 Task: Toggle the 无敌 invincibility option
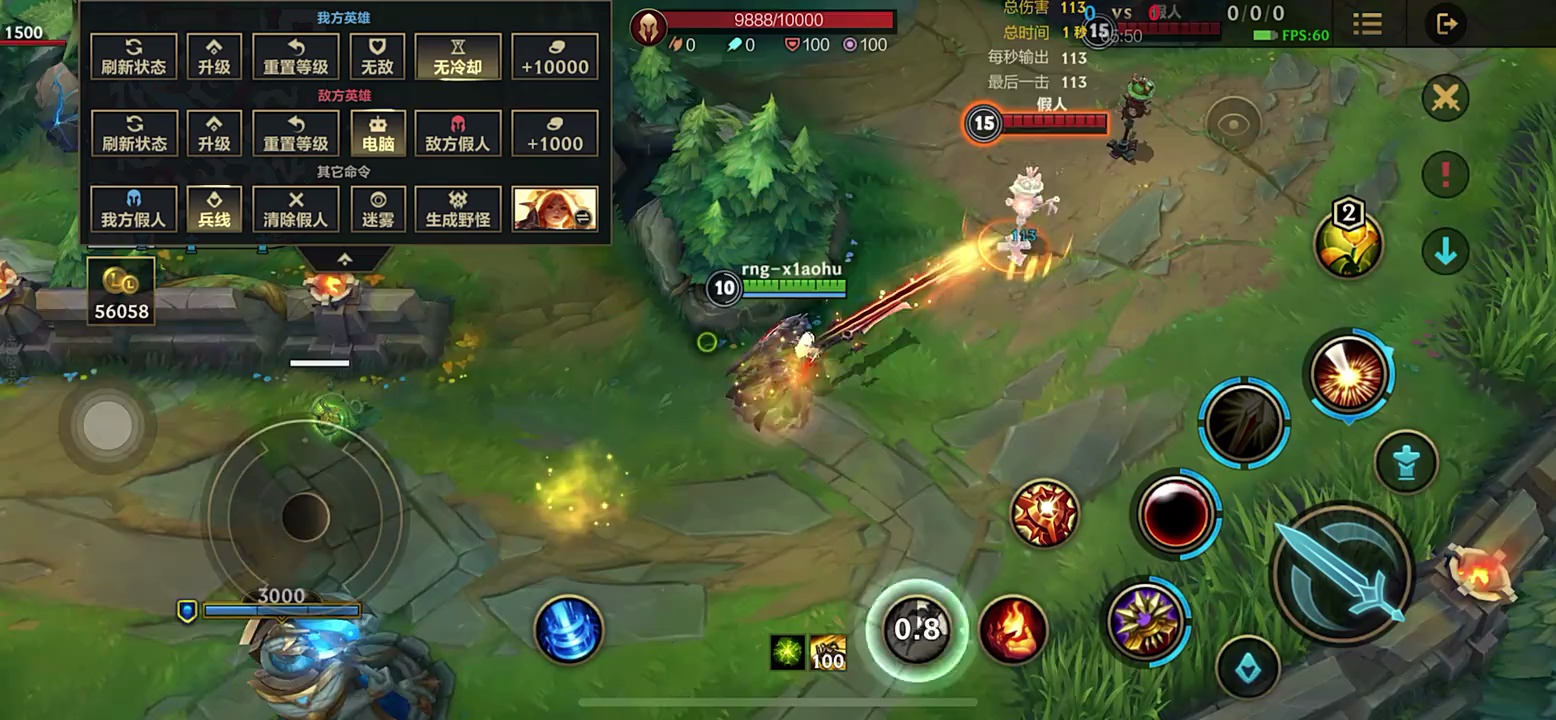point(378,56)
